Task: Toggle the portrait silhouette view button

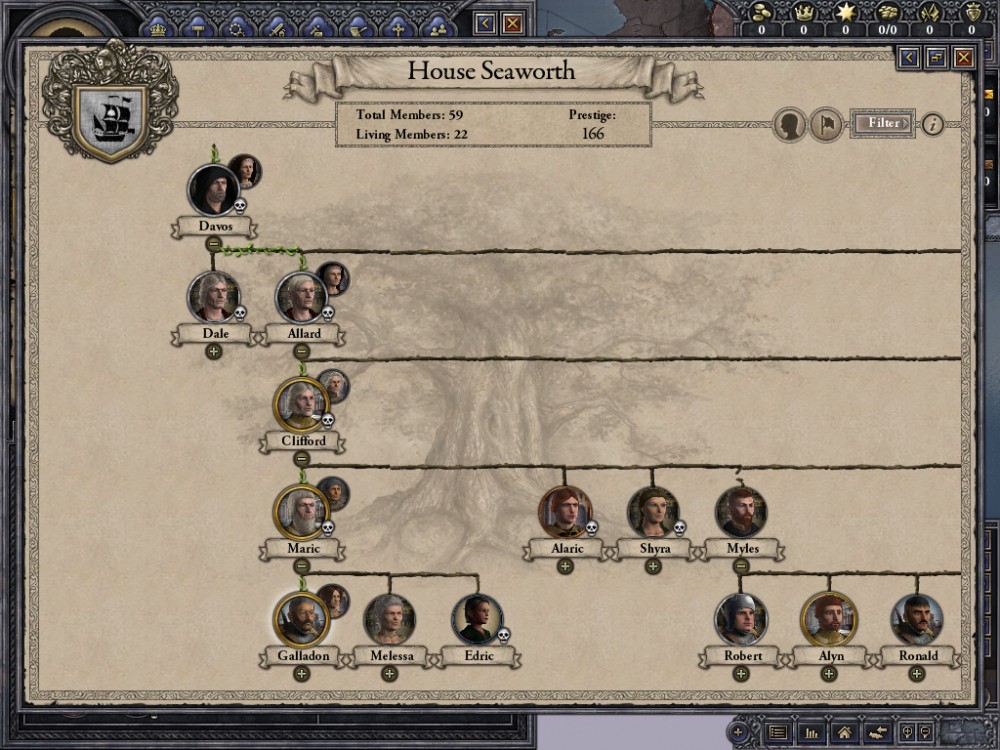Action: click(790, 125)
